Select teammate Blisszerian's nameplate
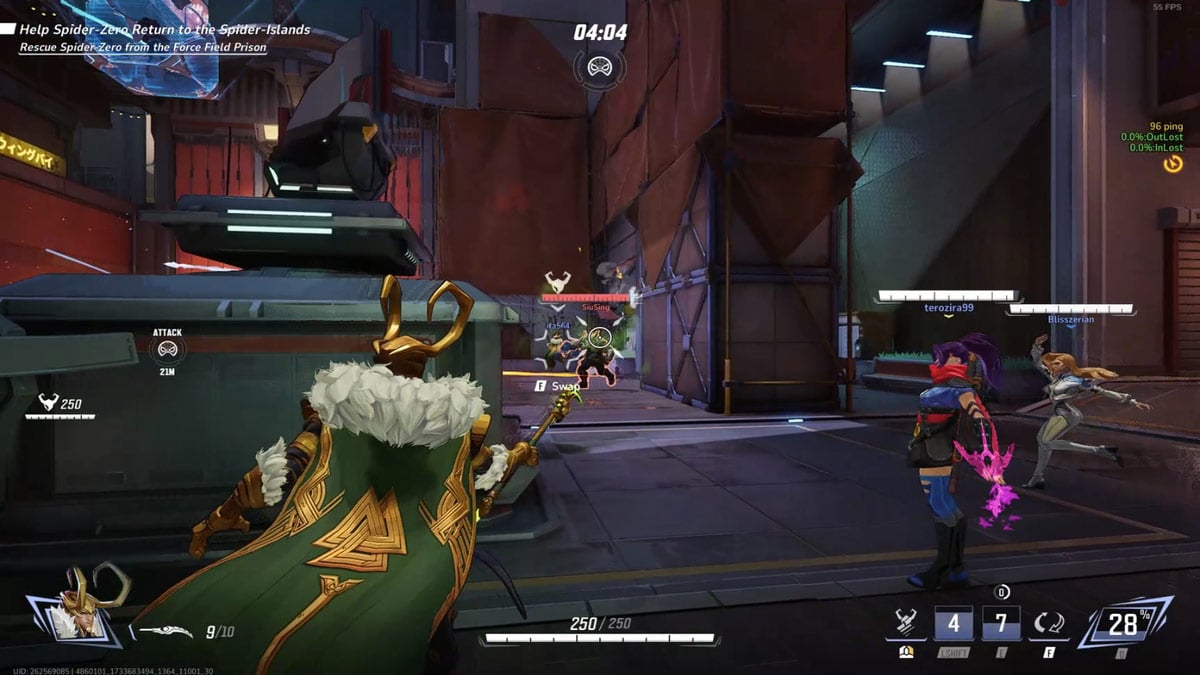This screenshot has height=675, width=1200. [1071, 319]
